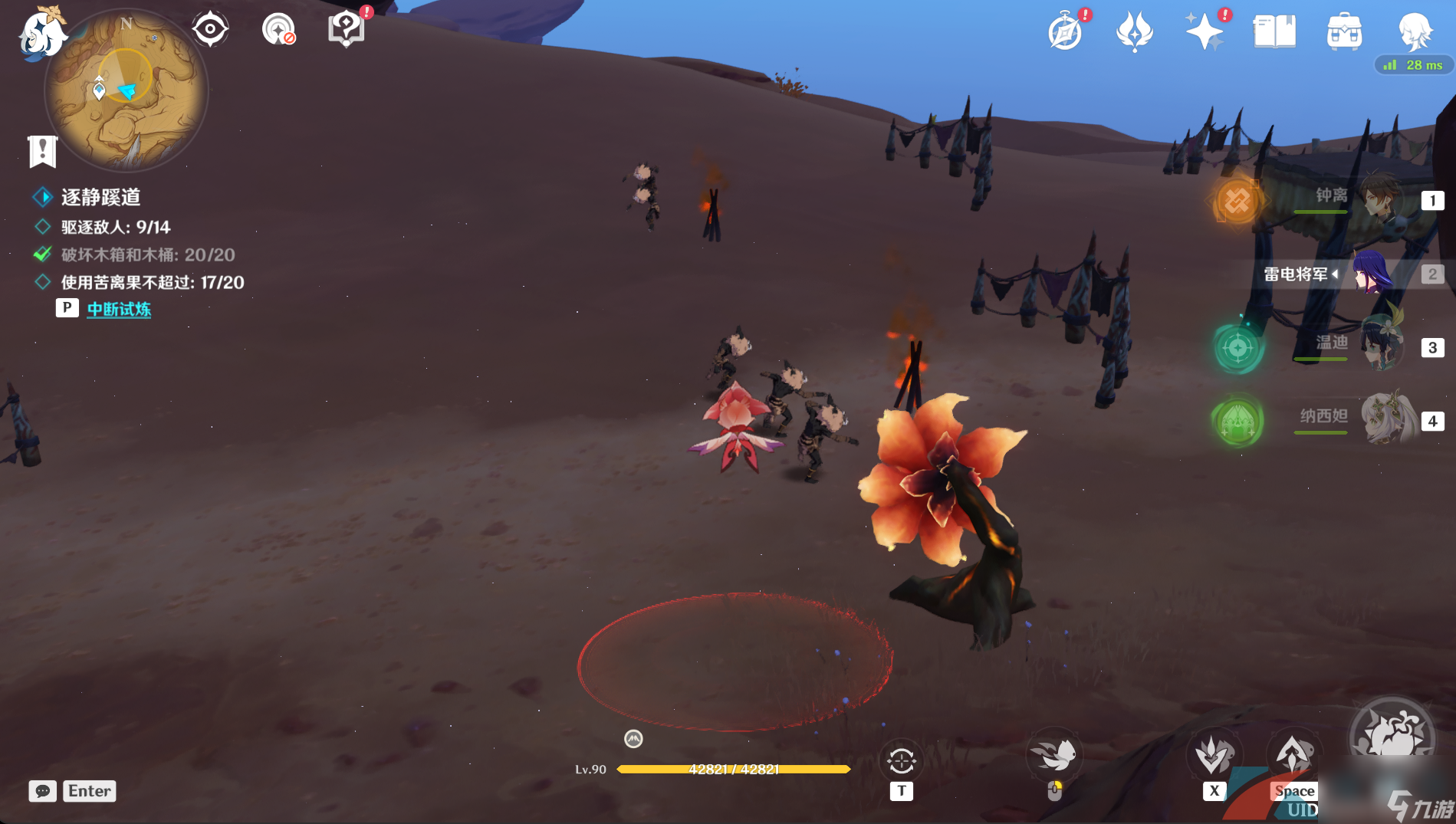The width and height of the screenshot is (1456, 824).
Task: Switch to party member 温迪
Action: [x=1380, y=346]
